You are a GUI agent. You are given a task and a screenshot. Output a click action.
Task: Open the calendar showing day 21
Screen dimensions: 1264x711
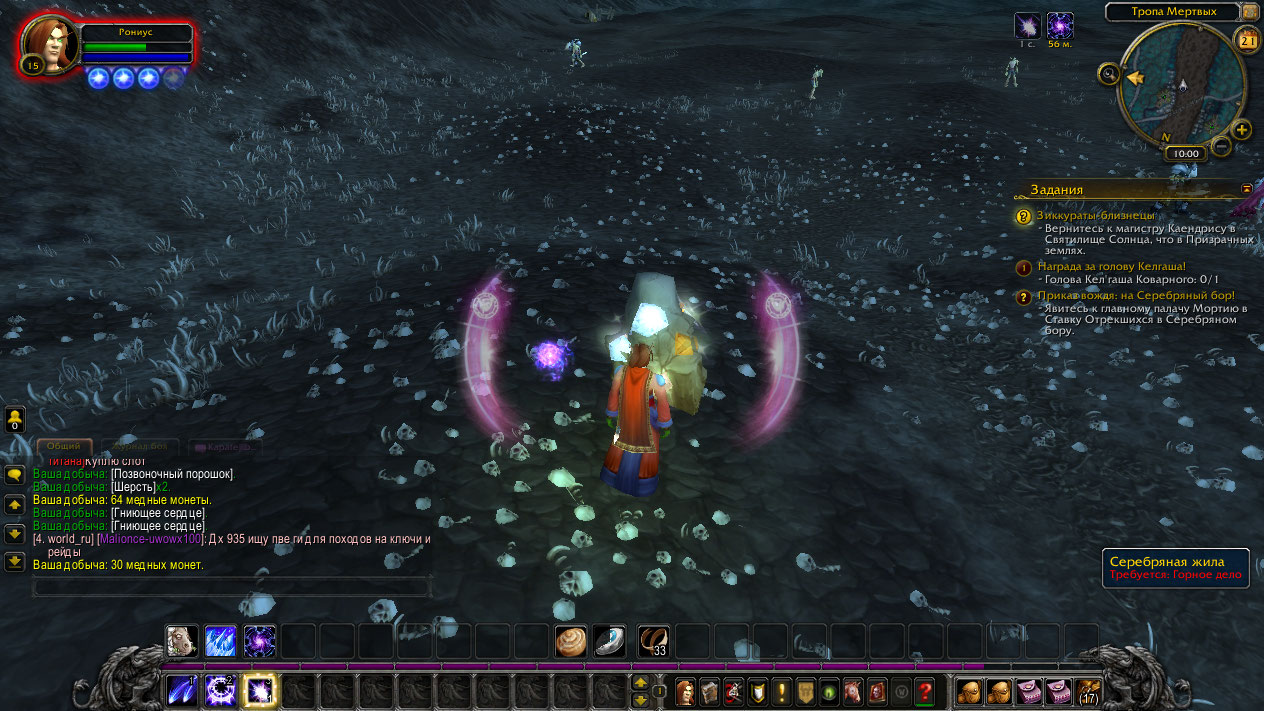click(x=1247, y=40)
